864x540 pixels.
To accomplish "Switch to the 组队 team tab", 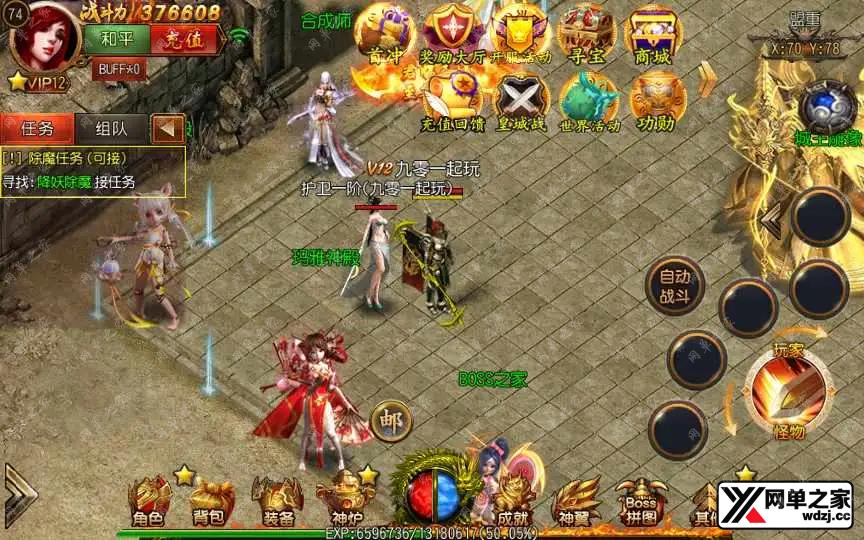I will (x=110, y=128).
